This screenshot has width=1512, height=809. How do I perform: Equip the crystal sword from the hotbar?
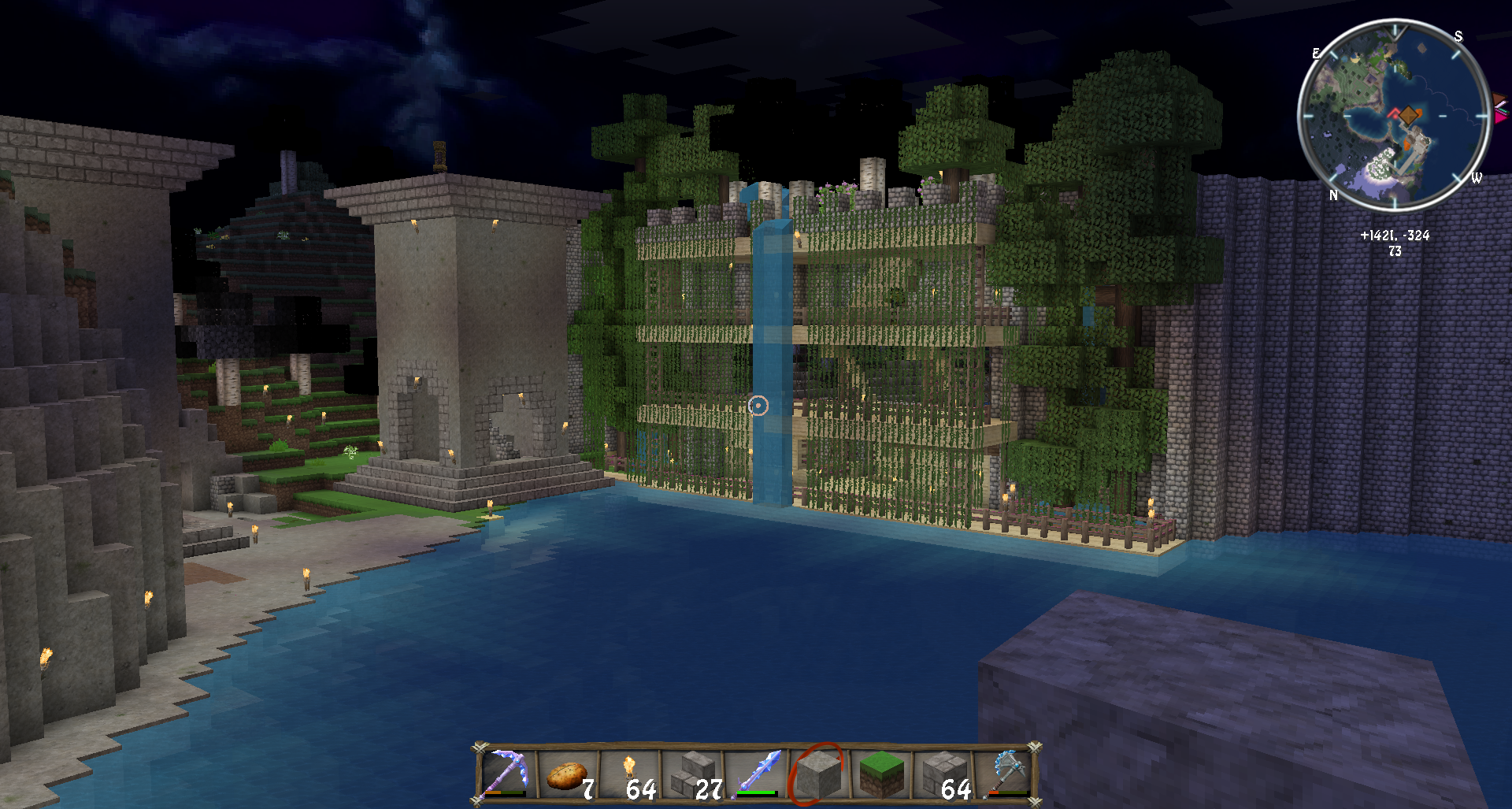tap(756, 774)
